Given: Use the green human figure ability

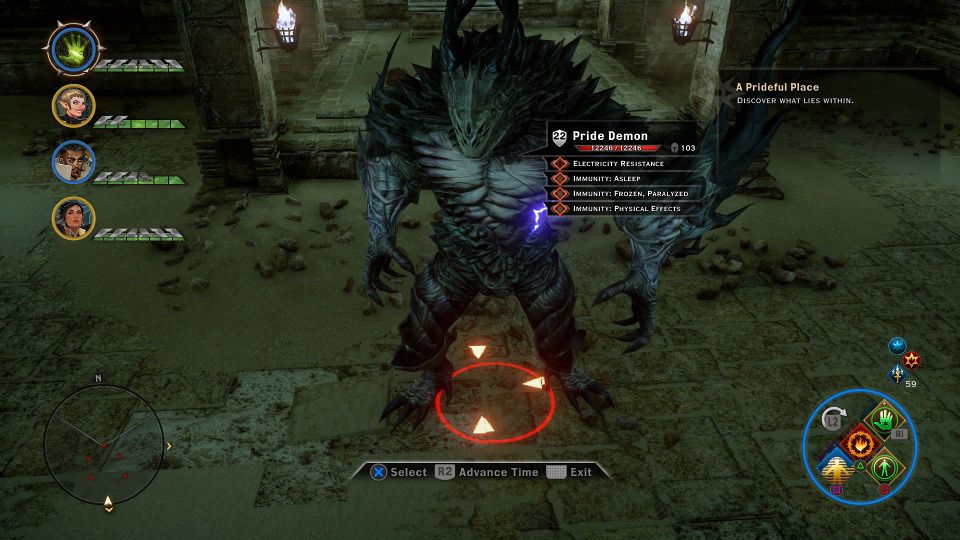Looking at the screenshot, I should [x=883, y=466].
